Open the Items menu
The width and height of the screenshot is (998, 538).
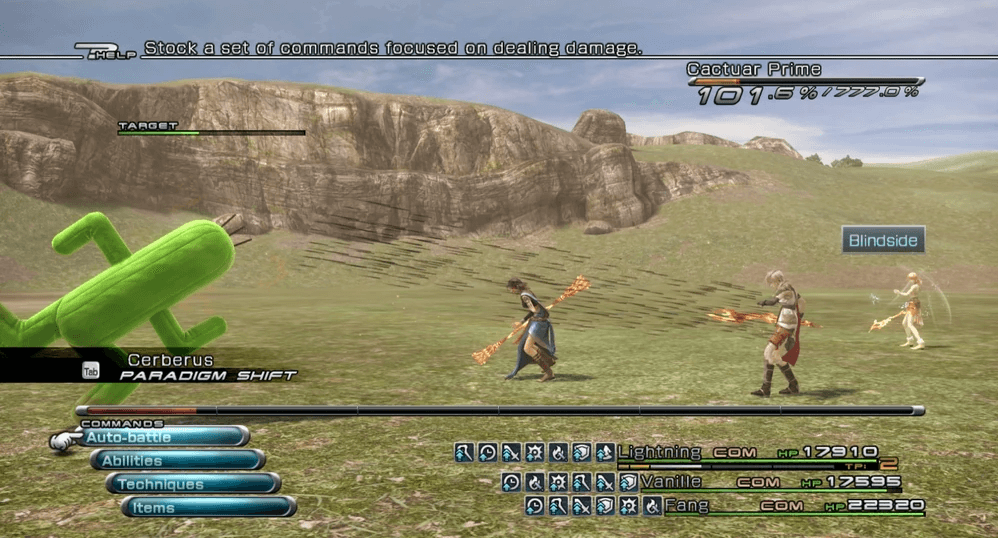pos(208,507)
